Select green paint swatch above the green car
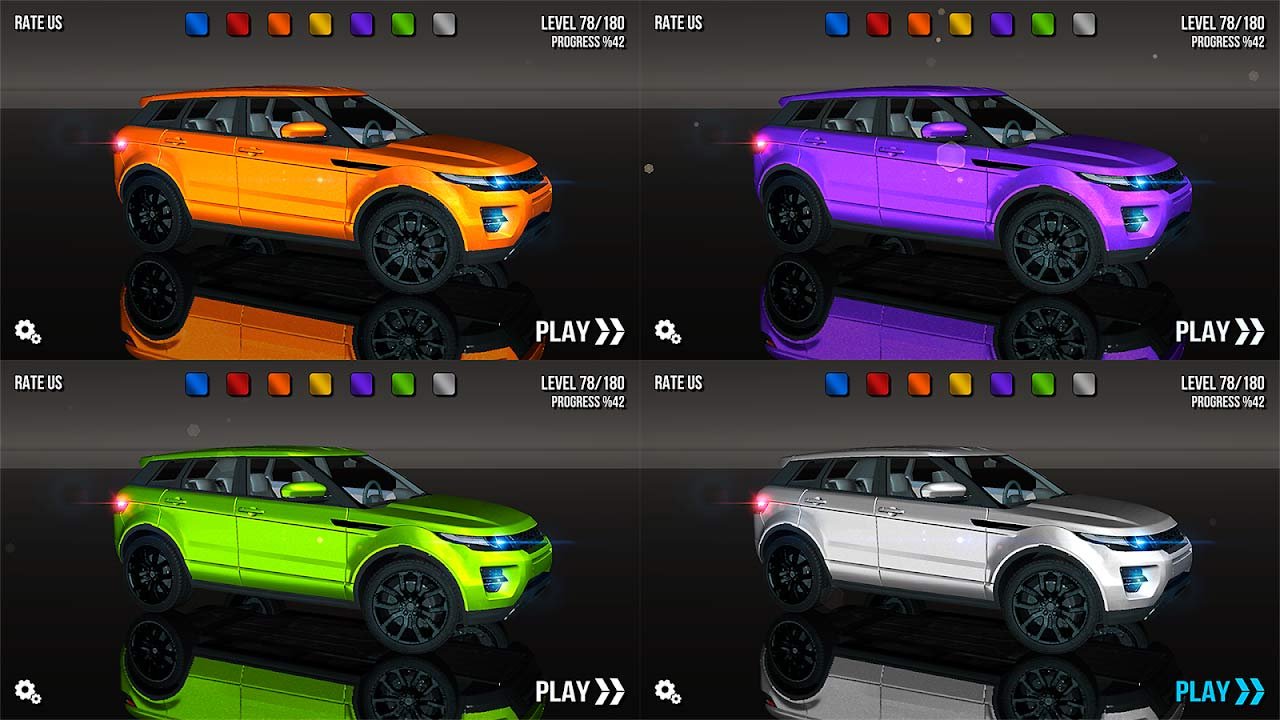Screen dimensions: 1280x720 (x=403, y=384)
